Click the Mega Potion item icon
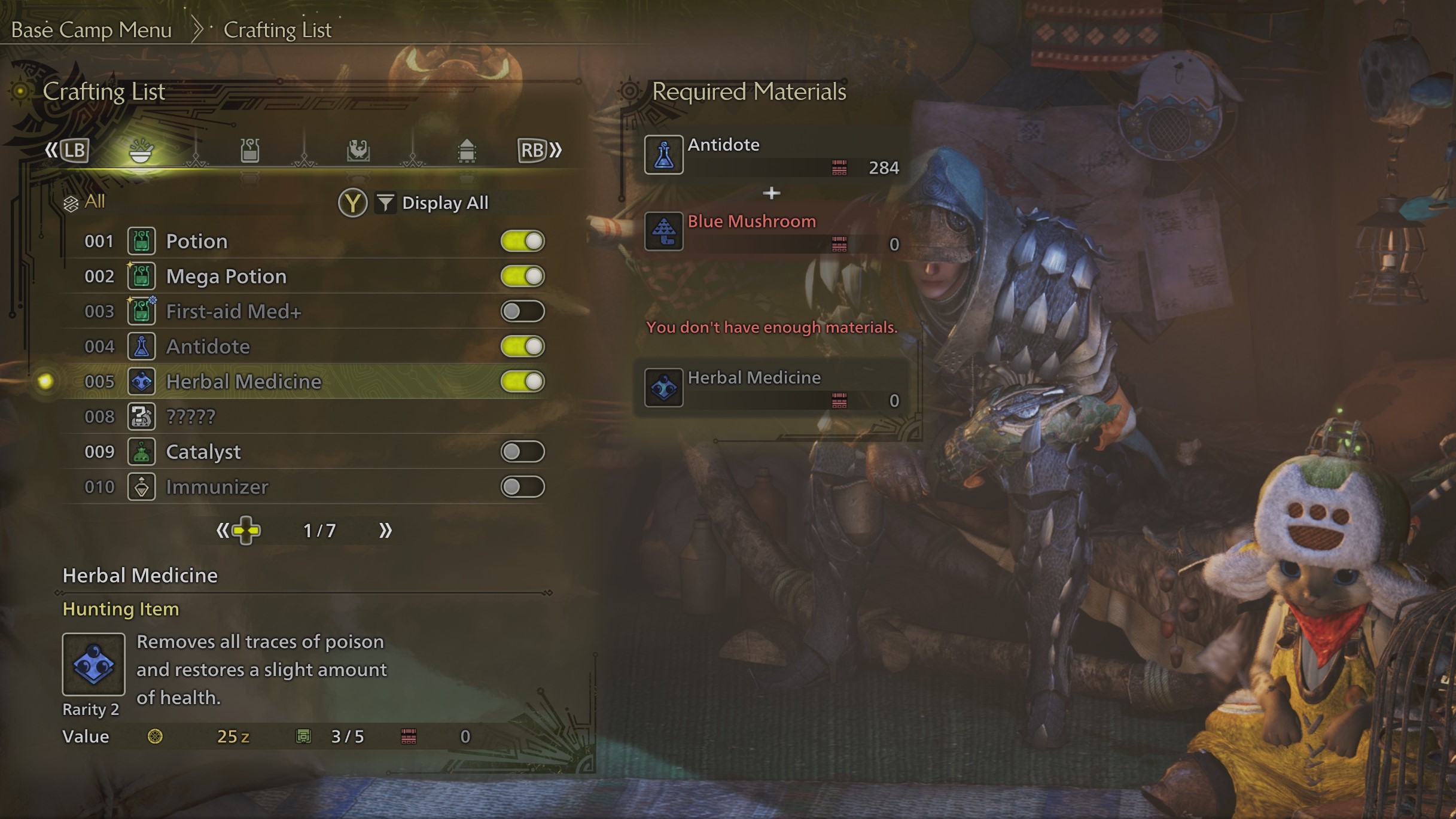Viewport: 1456px width, 819px height. click(141, 276)
